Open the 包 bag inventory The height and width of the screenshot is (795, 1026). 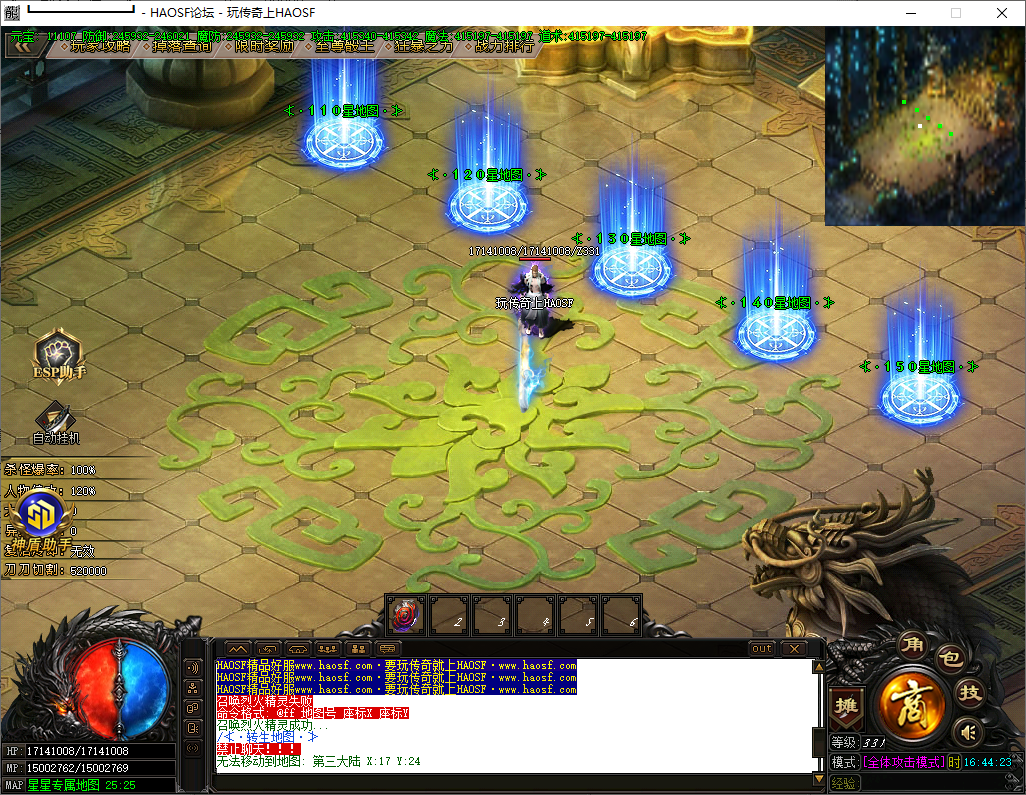point(948,659)
